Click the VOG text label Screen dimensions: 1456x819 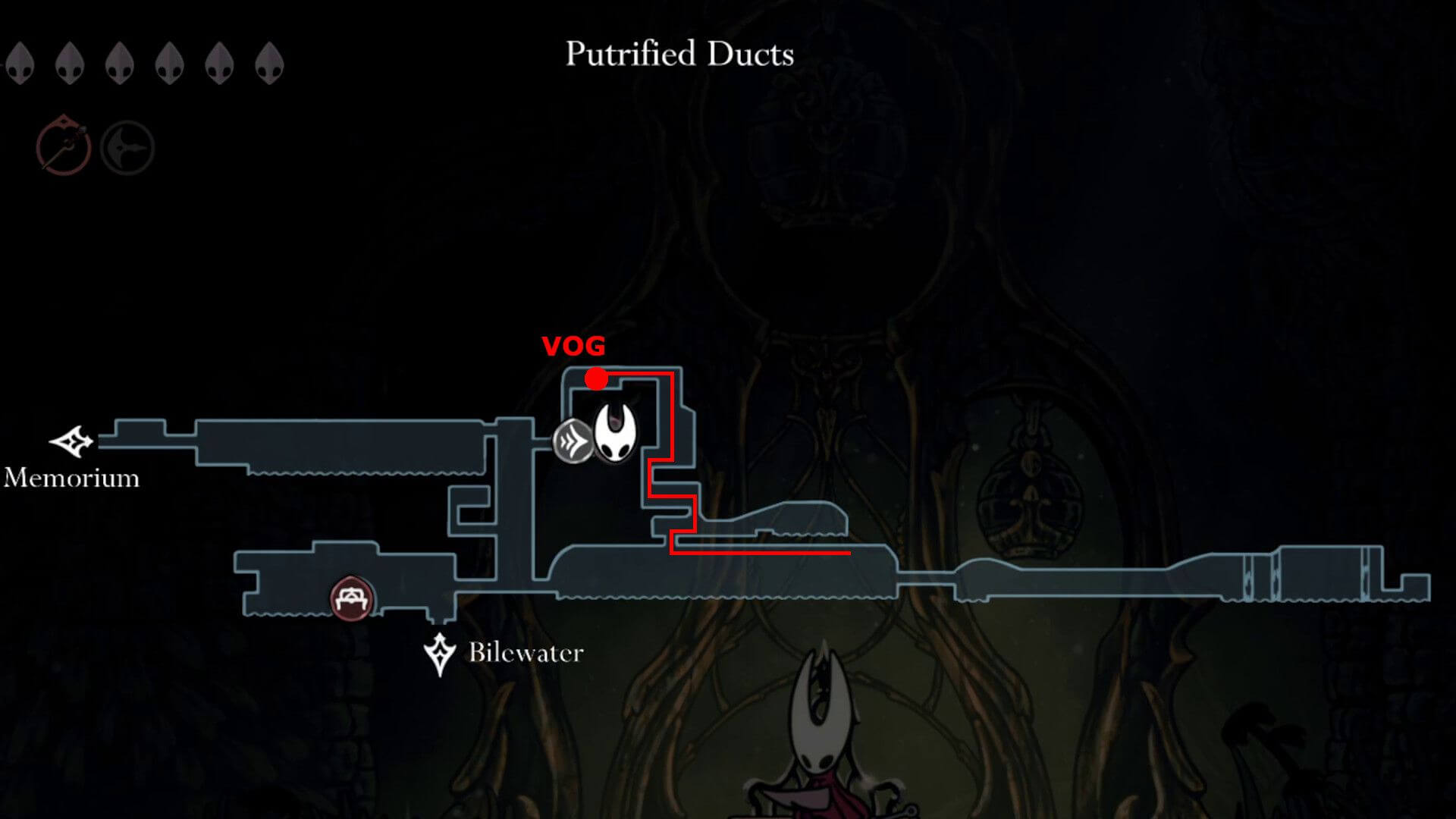click(573, 347)
